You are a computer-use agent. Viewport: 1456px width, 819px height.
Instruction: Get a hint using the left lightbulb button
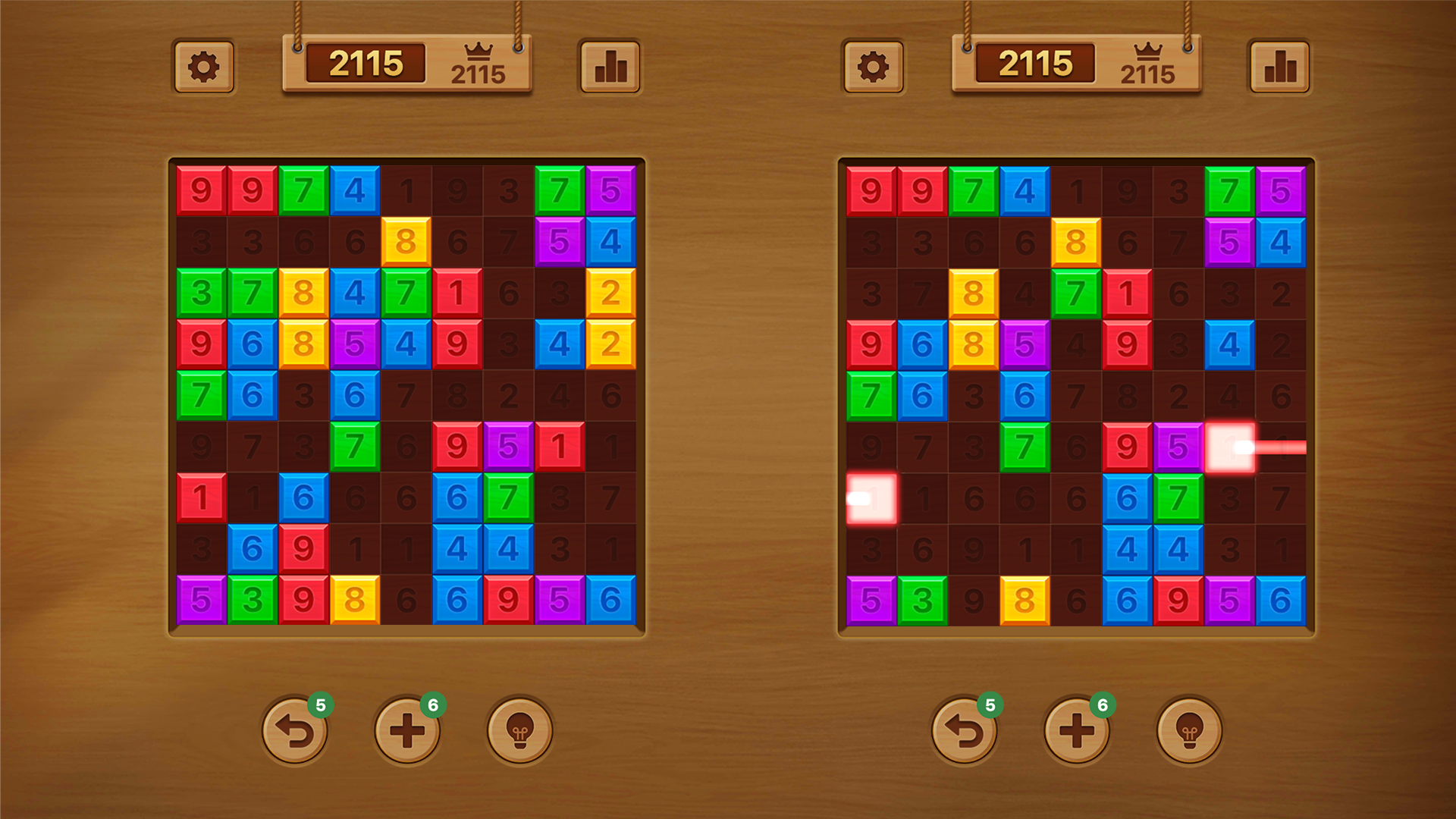click(519, 728)
